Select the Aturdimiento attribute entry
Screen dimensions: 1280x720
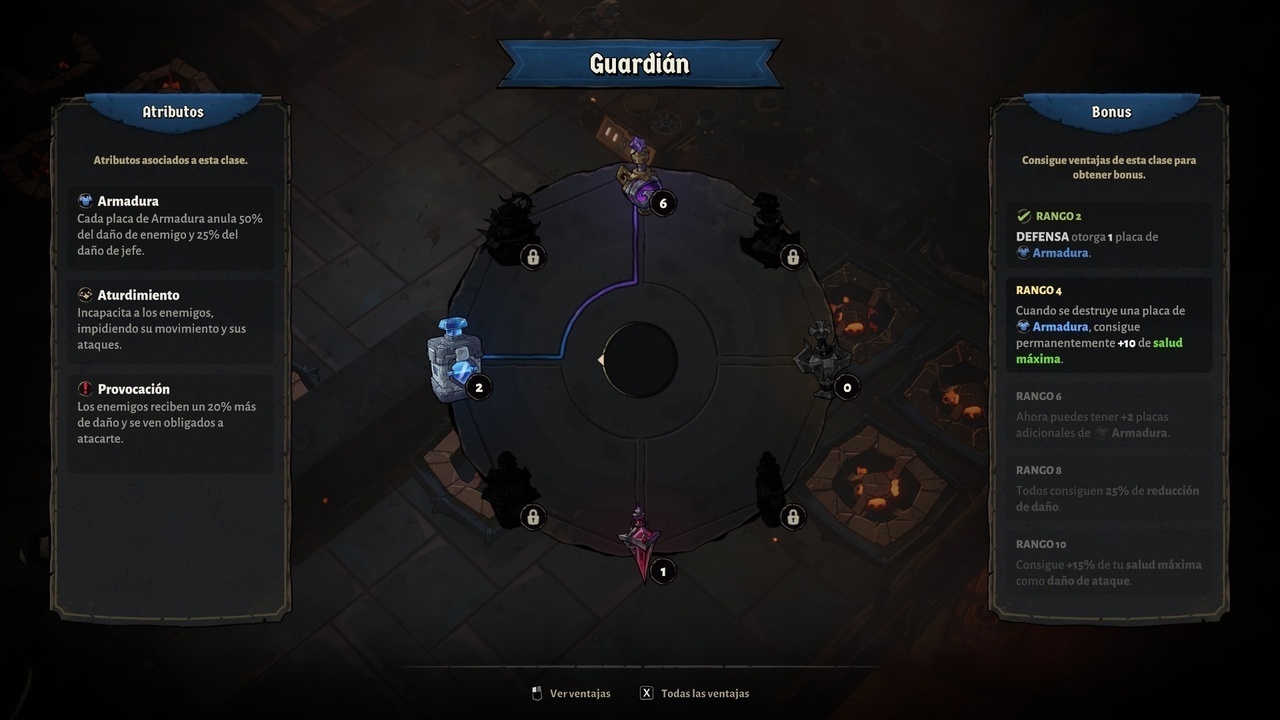170,320
